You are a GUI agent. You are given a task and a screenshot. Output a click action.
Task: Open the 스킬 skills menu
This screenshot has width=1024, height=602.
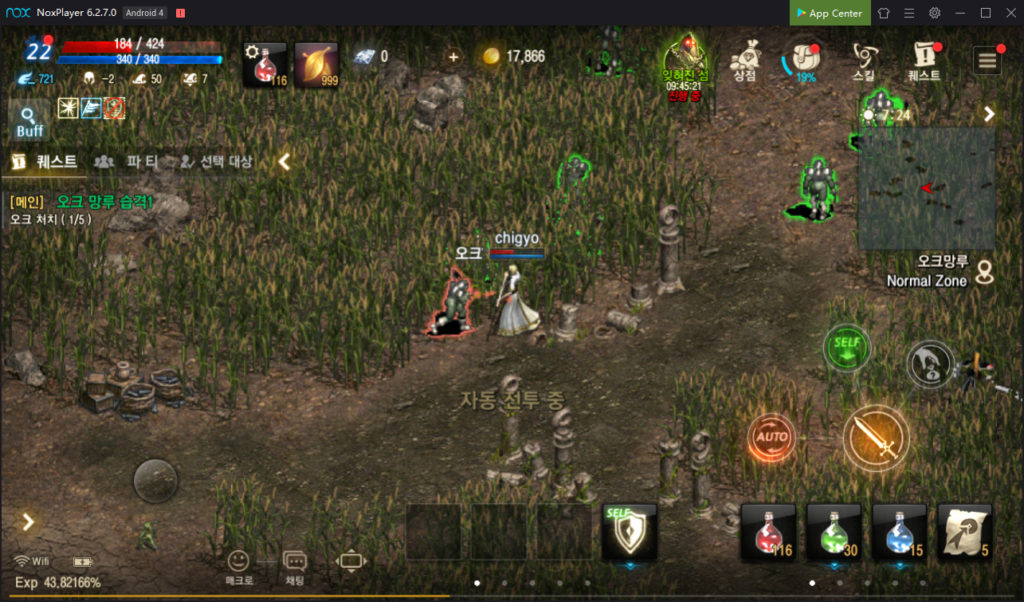pyautogui.click(x=863, y=60)
